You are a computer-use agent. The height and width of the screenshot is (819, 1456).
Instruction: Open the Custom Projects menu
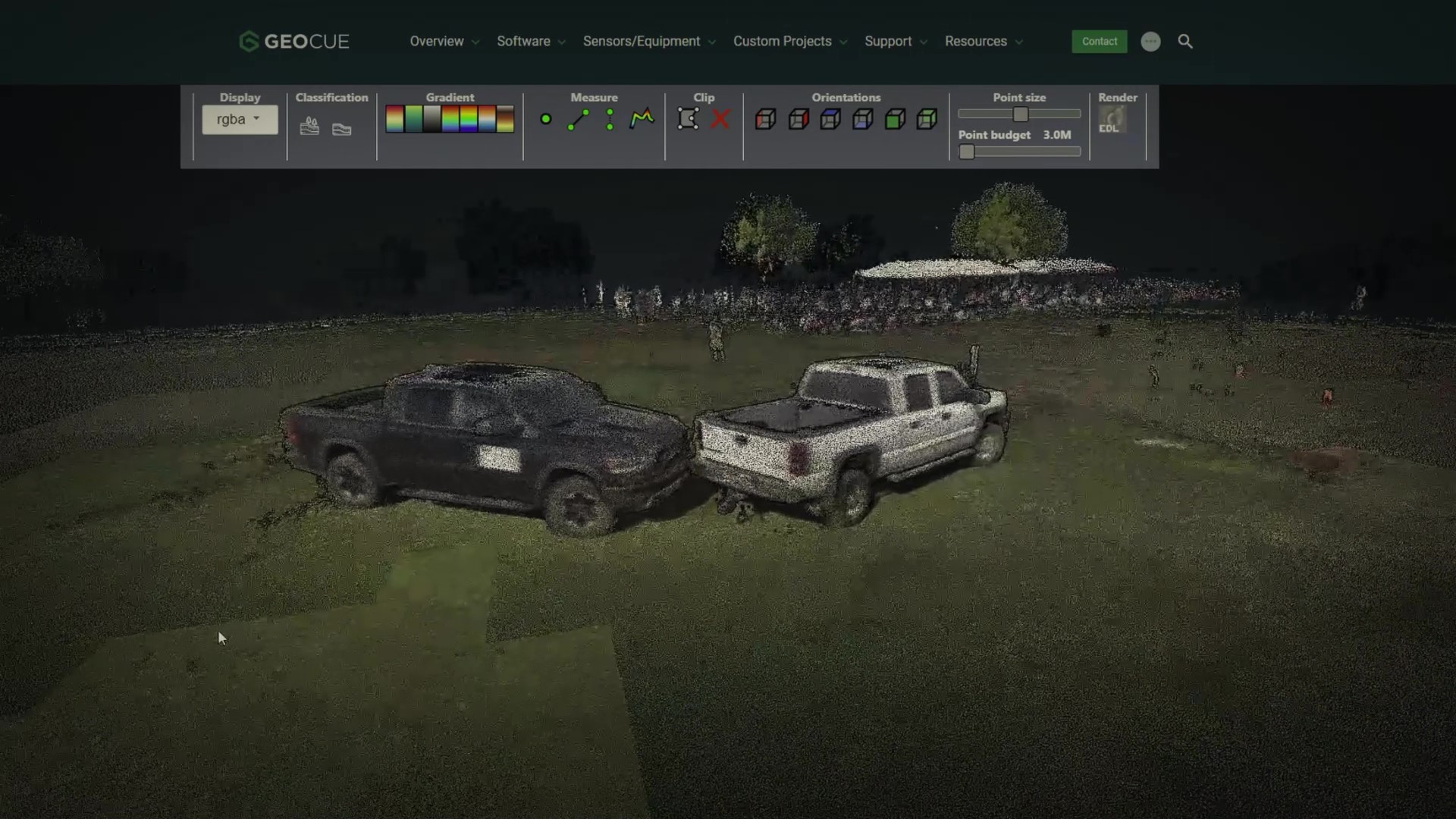tap(789, 42)
